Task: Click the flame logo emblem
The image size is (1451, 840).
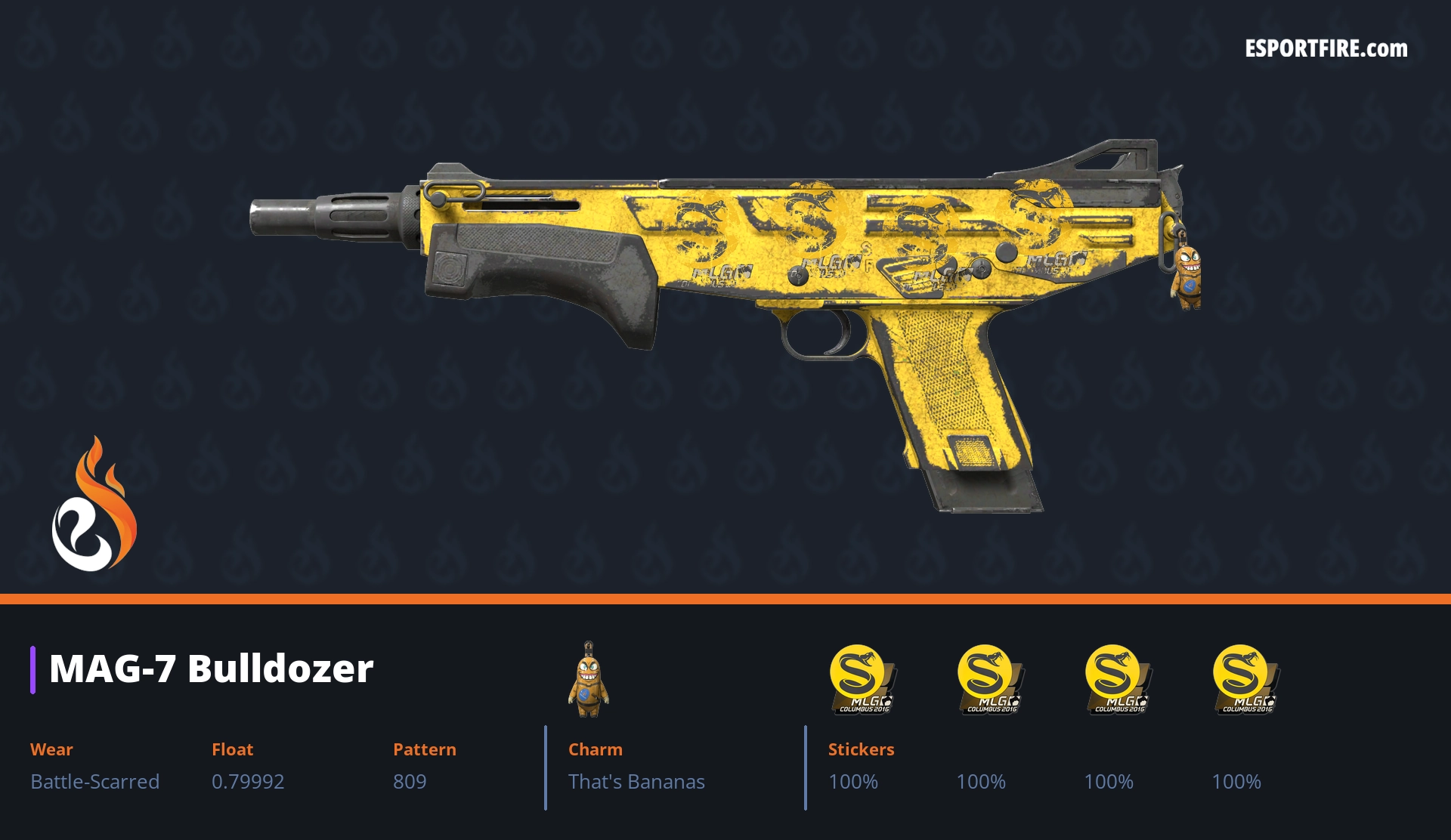Action: tap(94, 505)
